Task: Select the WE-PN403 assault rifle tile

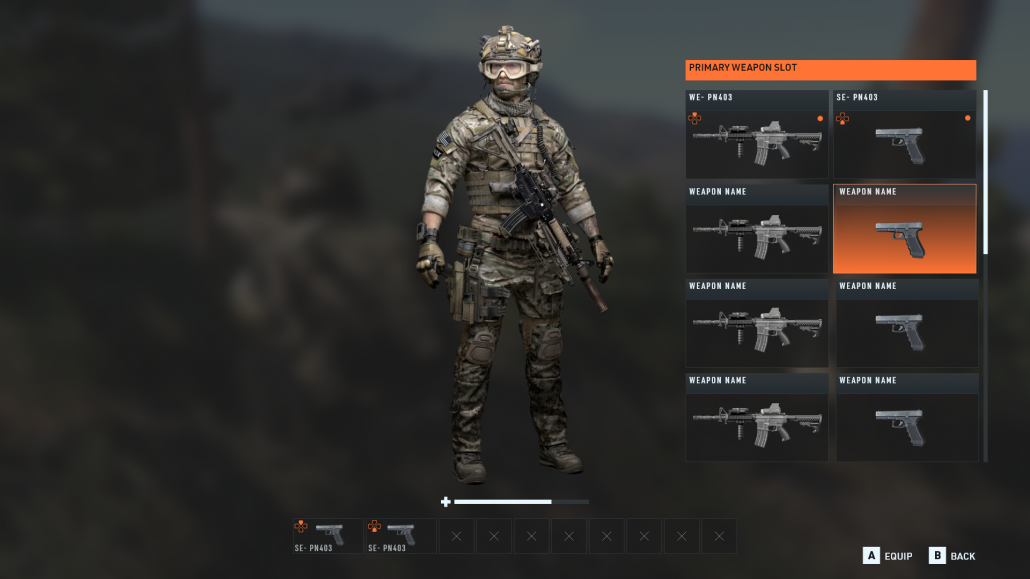Action: tap(756, 135)
